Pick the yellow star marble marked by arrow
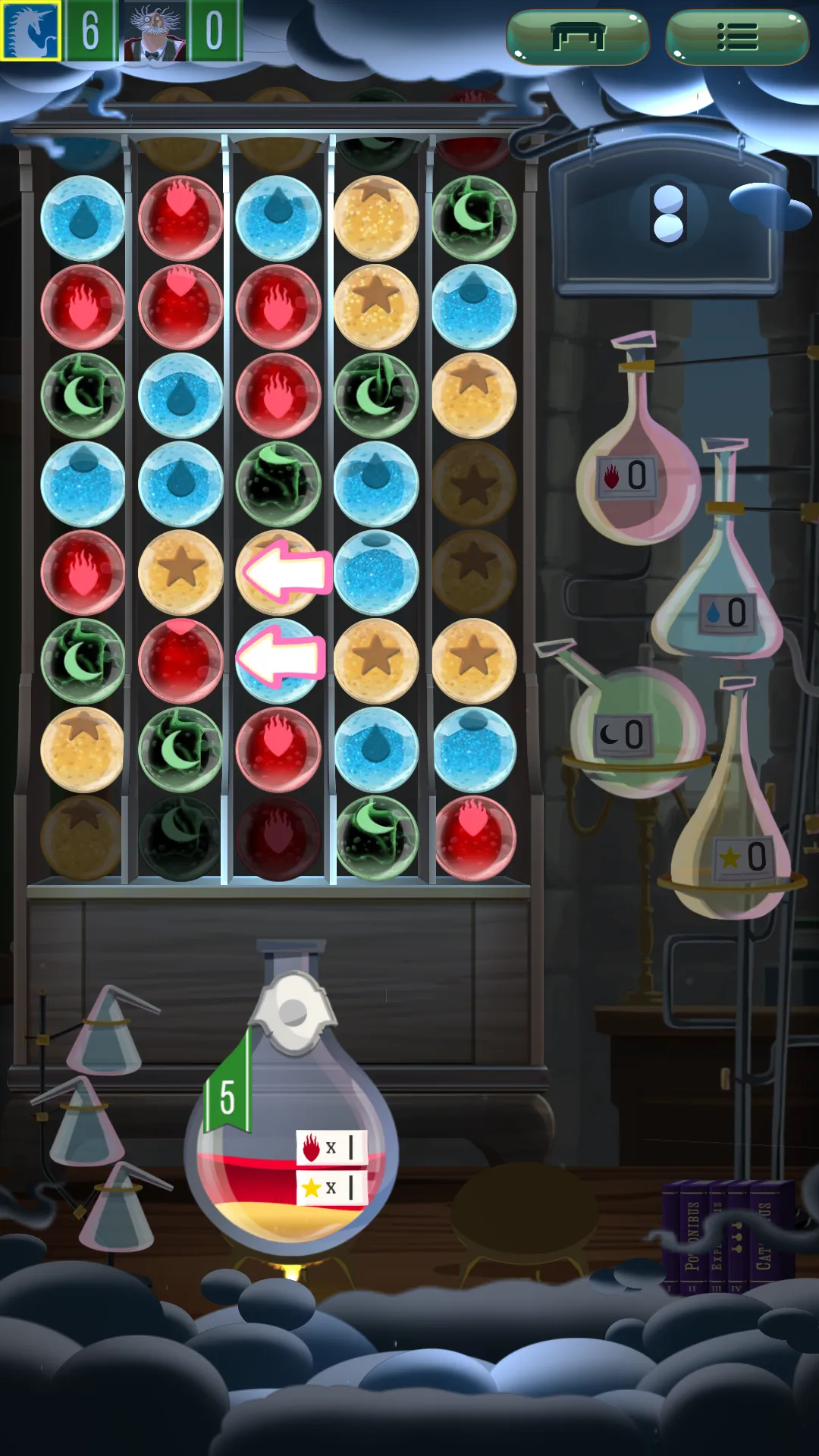 coord(278,573)
